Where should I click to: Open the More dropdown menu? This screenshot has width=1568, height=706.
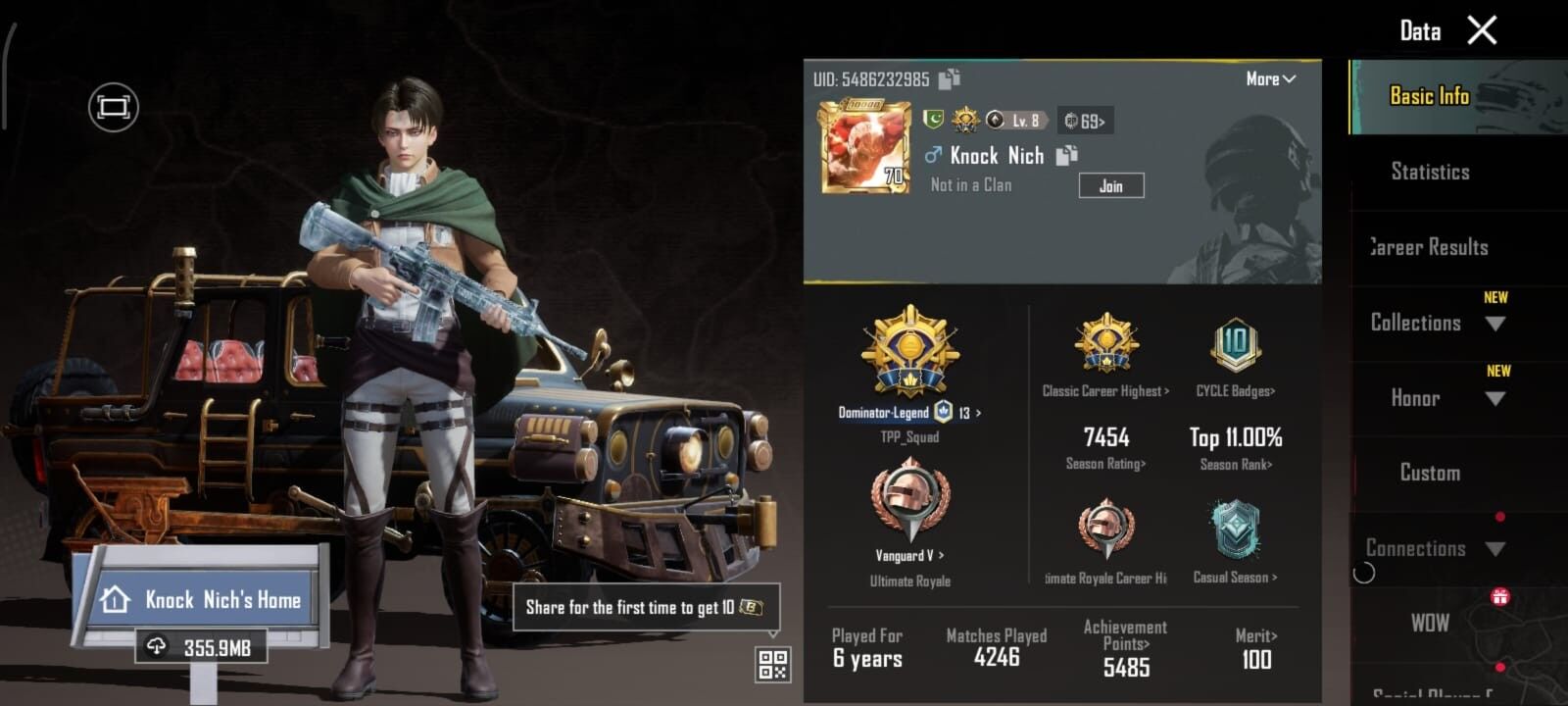coord(1271,79)
